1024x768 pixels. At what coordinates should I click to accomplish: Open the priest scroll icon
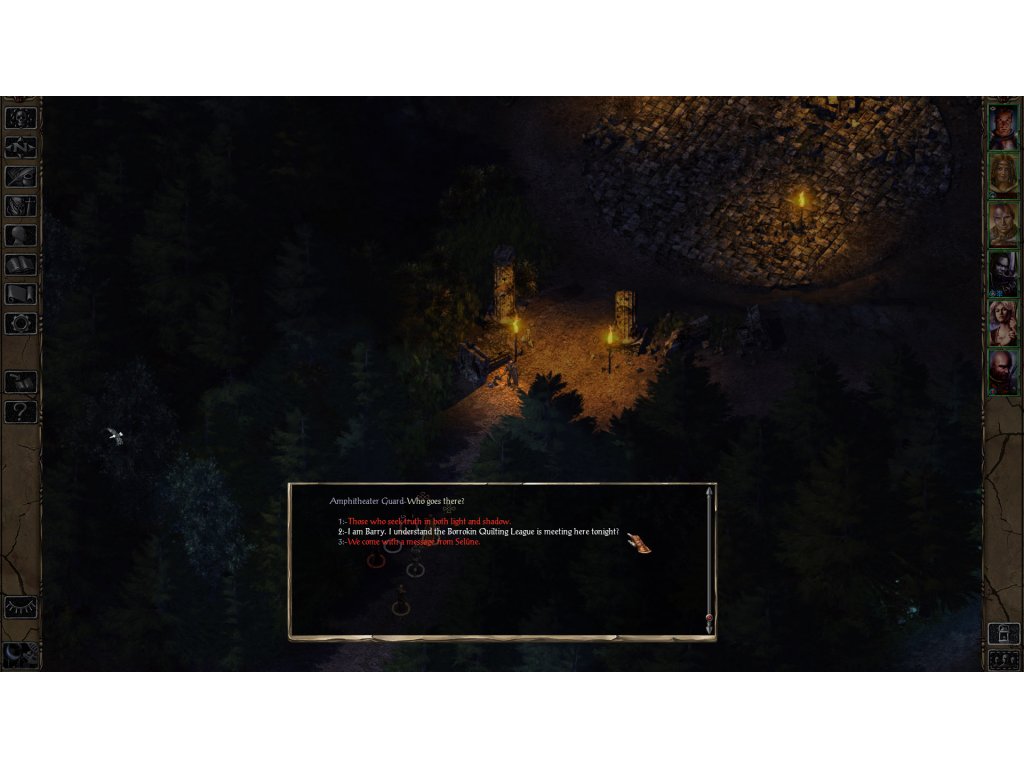coord(21,294)
